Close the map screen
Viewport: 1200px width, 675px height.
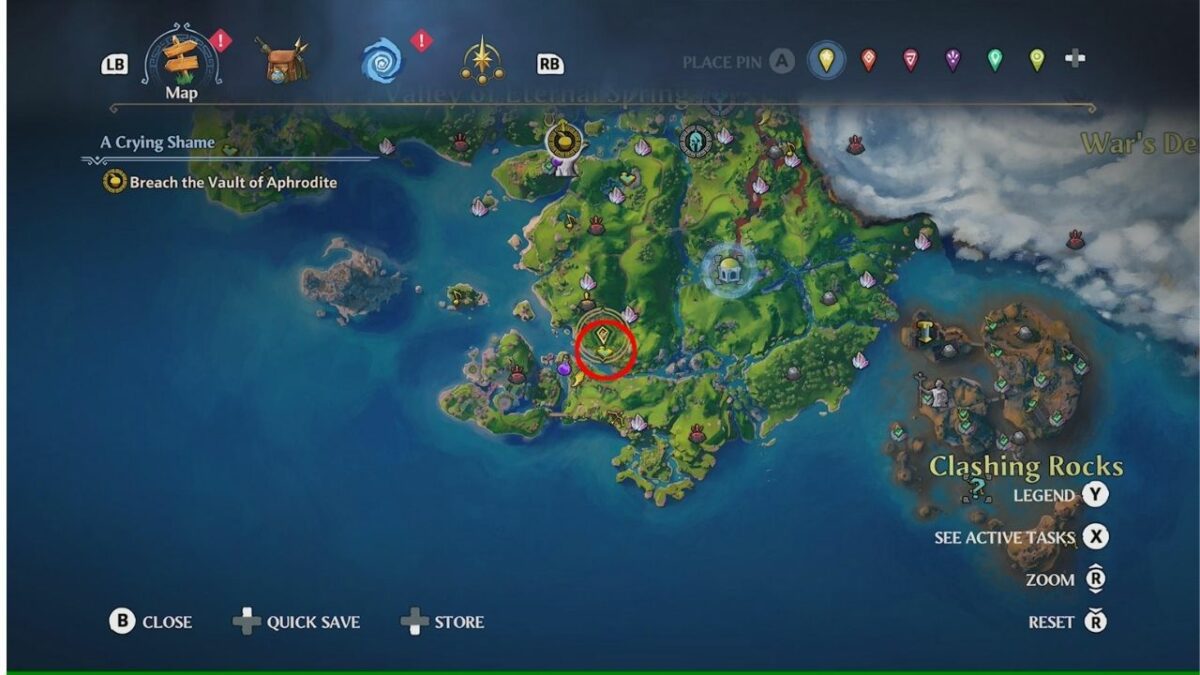click(x=122, y=622)
